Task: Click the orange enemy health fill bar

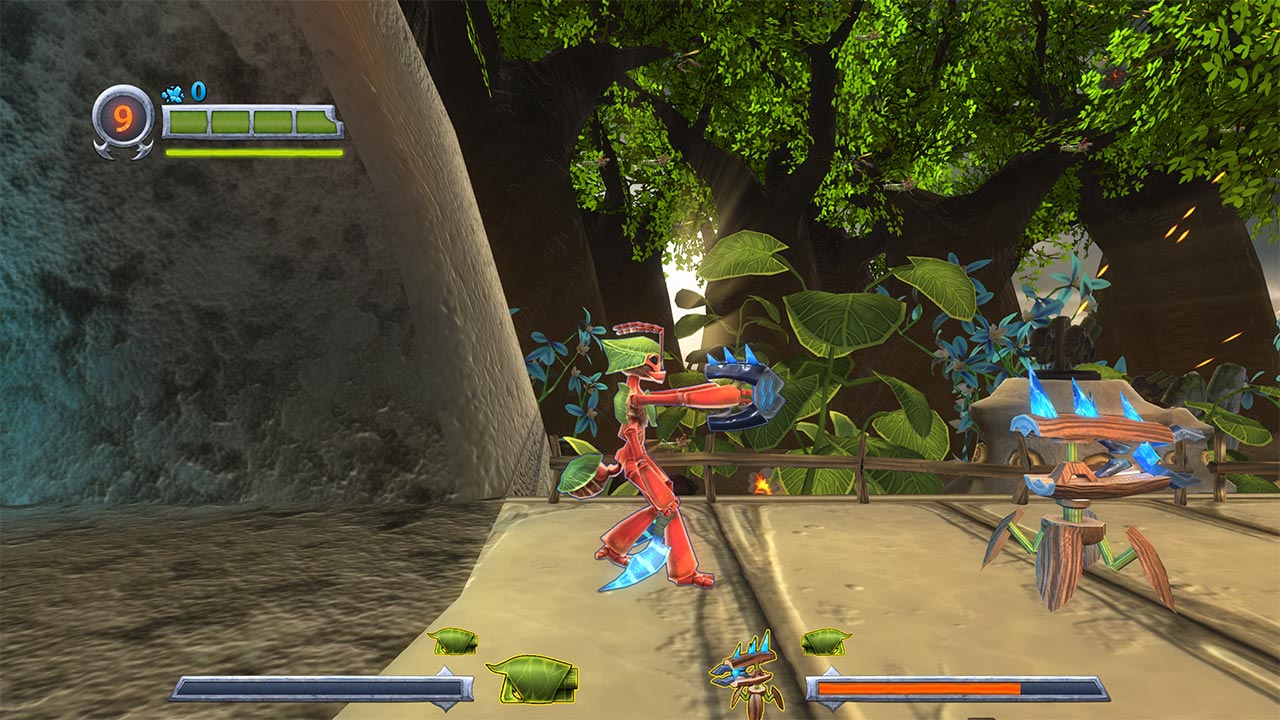Action: coord(920,688)
